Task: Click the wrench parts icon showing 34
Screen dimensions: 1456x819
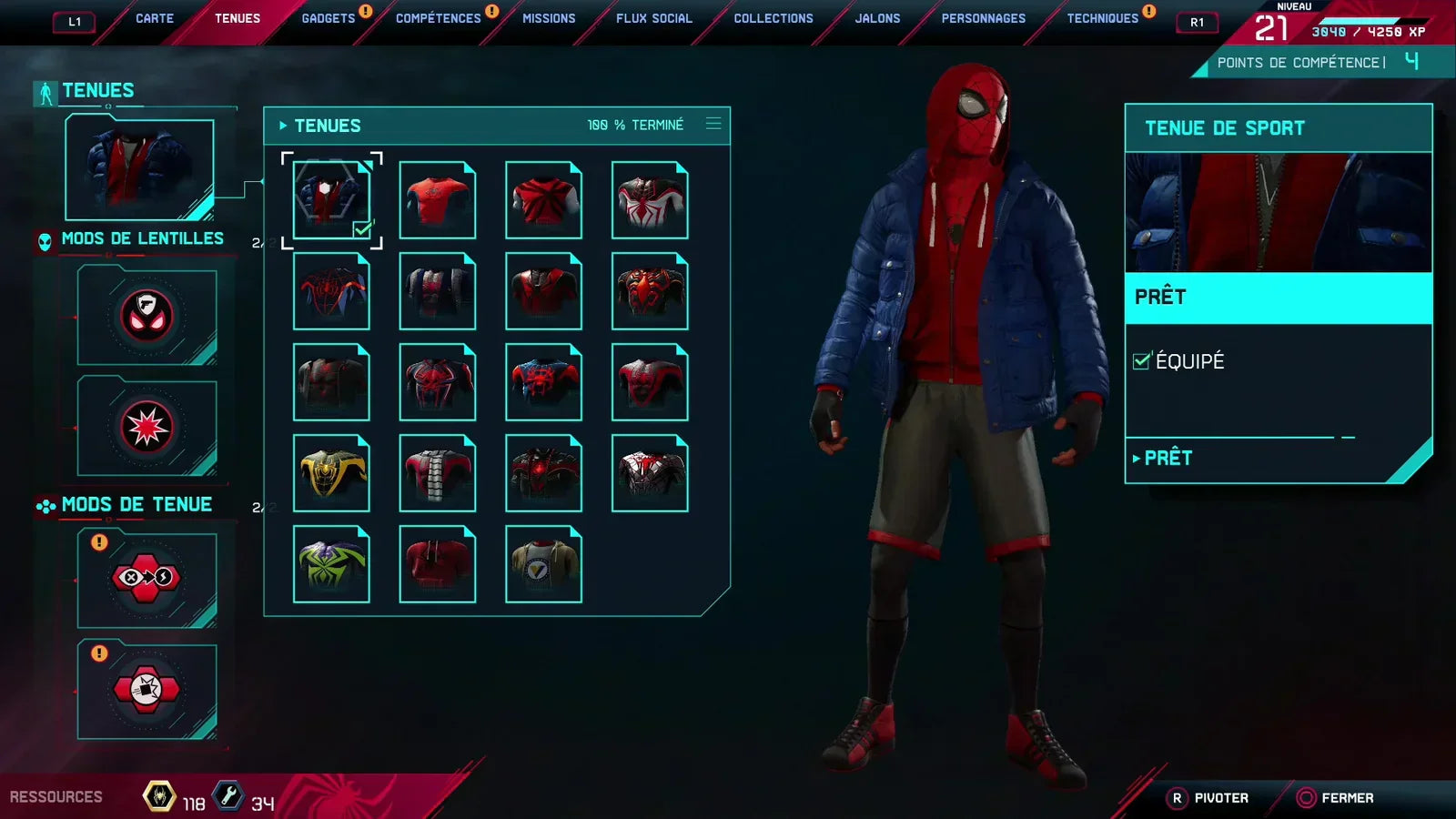Action: tap(229, 795)
